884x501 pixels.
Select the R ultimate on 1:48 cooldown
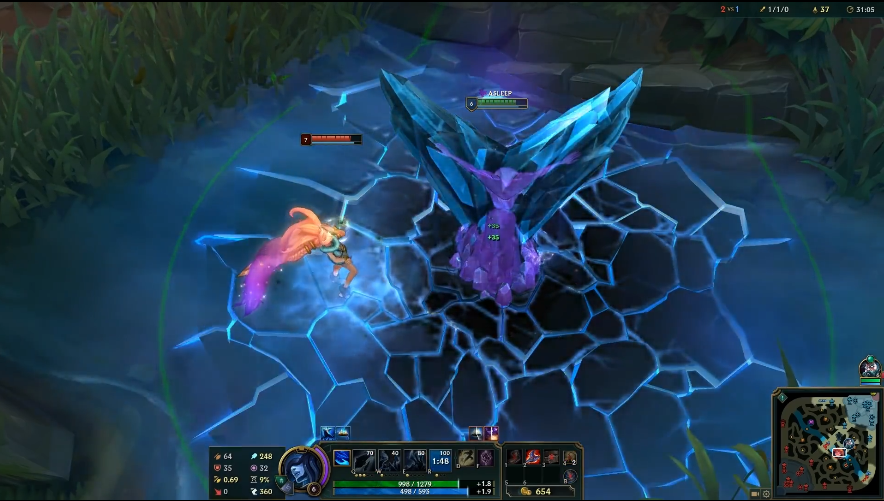click(x=440, y=460)
